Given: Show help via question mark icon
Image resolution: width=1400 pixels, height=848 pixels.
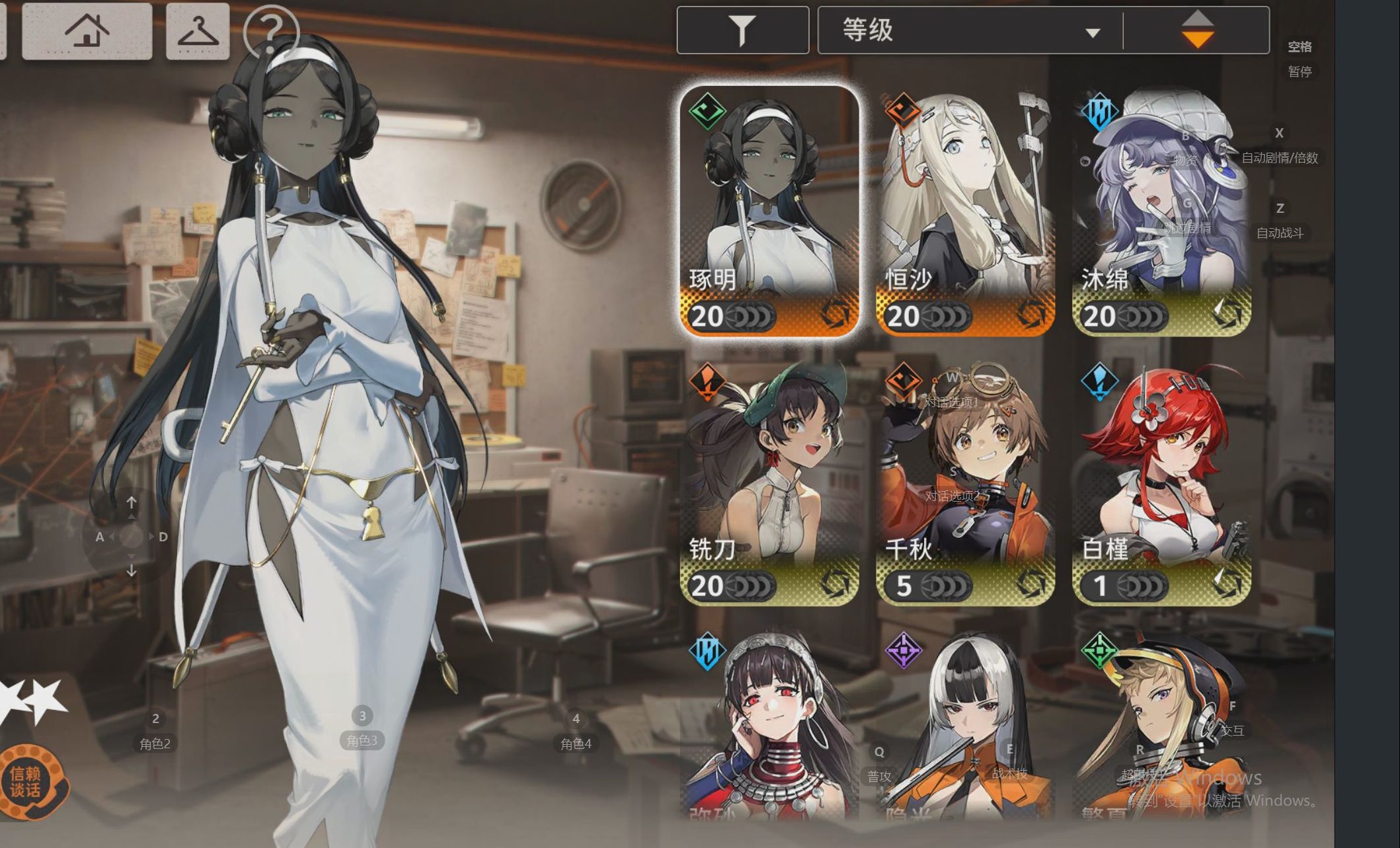Looking at the screenshot, I should click(x=271, y=30).
